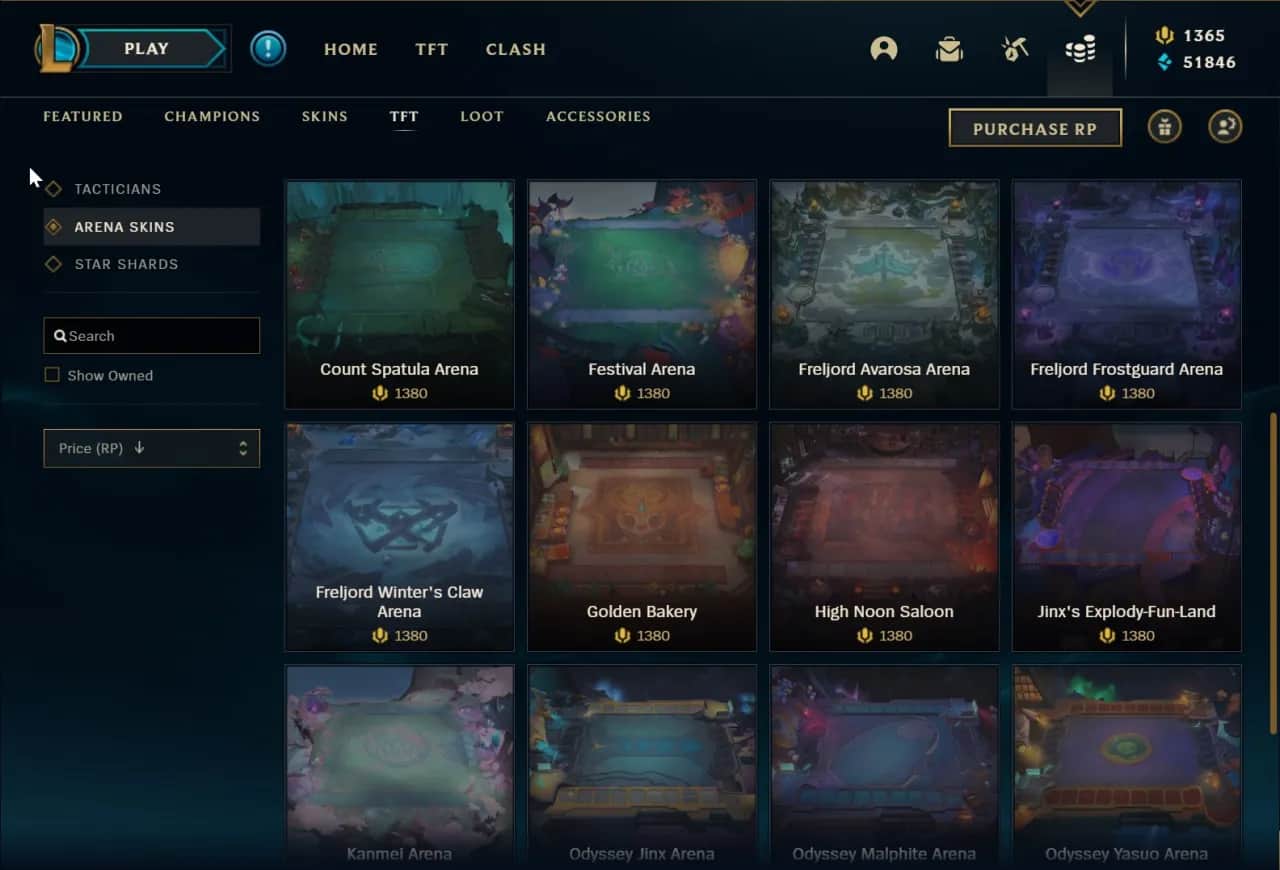Open the profile icon in the top bar
The height and width of the screenshot is (870, 1280).
[x=884, y=49]
